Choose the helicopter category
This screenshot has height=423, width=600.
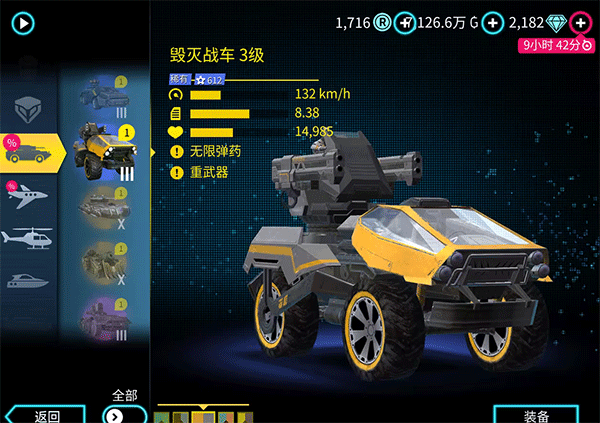pyautogui.click(x=29, y=238)
